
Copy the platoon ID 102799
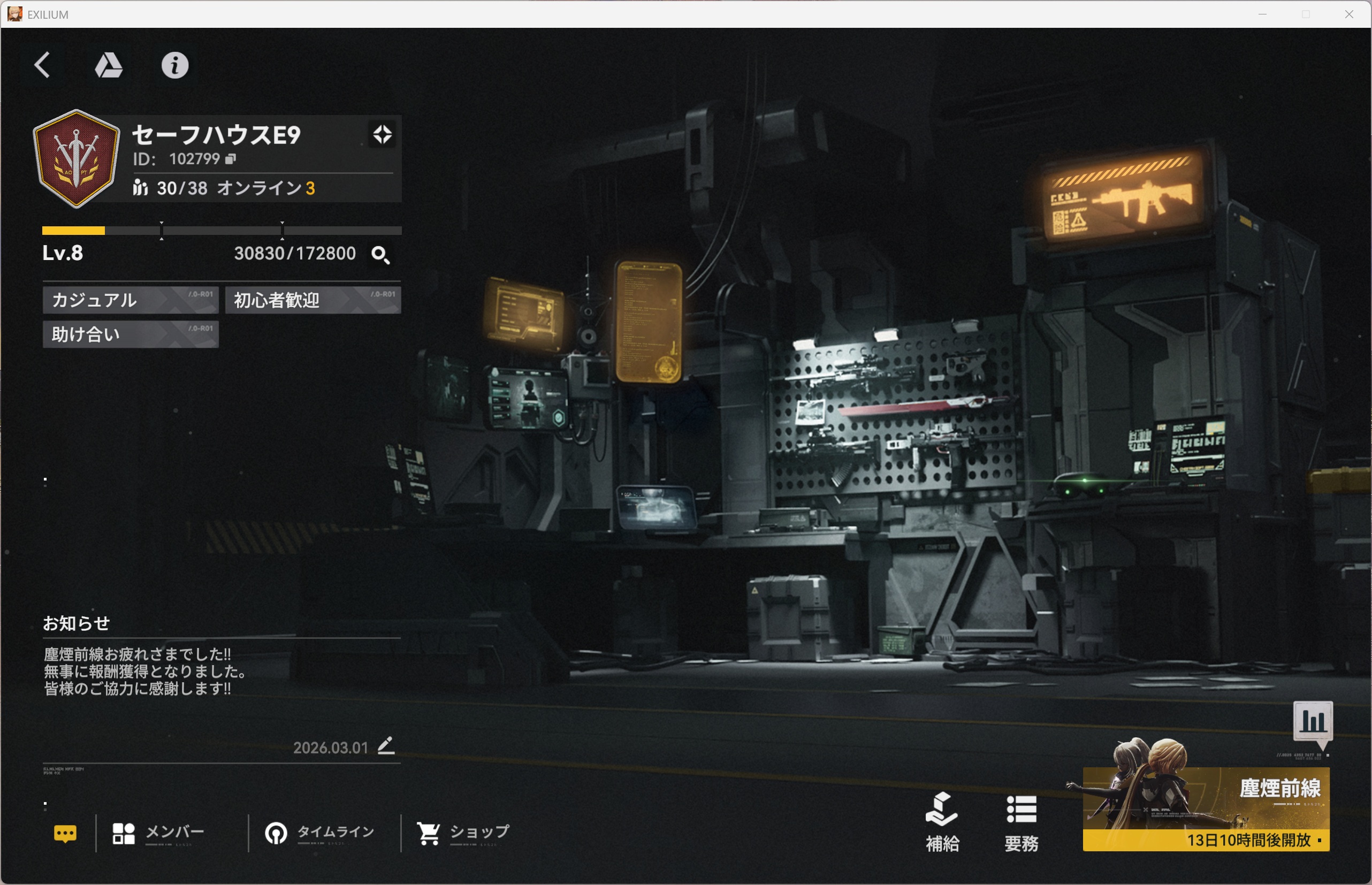coord(231,159)
